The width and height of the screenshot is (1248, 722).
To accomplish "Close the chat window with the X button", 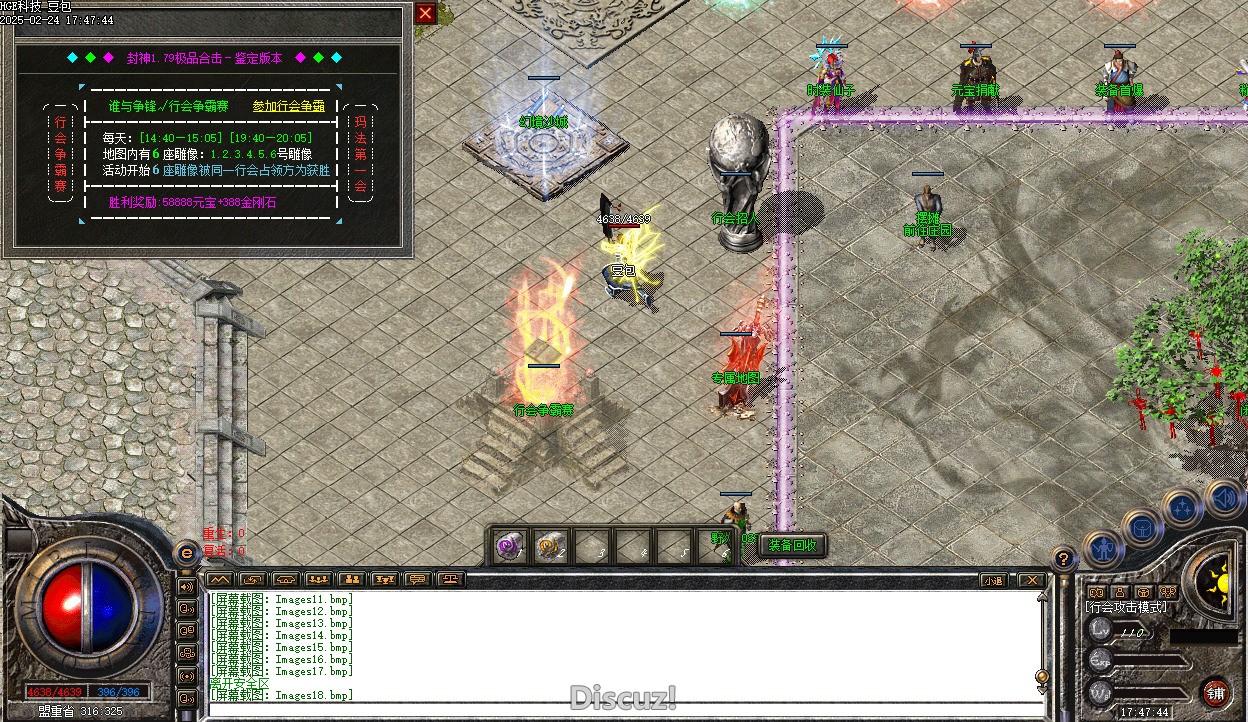I will (x=1030, y=580).
